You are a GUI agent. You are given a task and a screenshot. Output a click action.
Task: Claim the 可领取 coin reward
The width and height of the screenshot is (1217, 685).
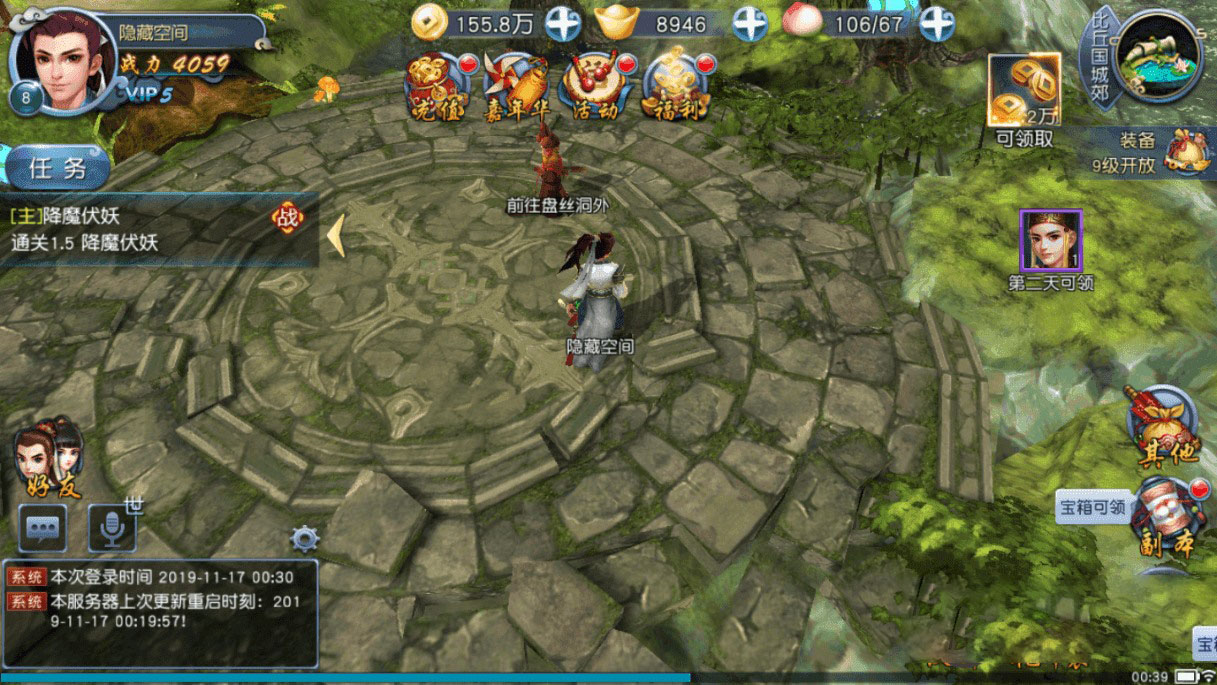(x=1024, y=91)
